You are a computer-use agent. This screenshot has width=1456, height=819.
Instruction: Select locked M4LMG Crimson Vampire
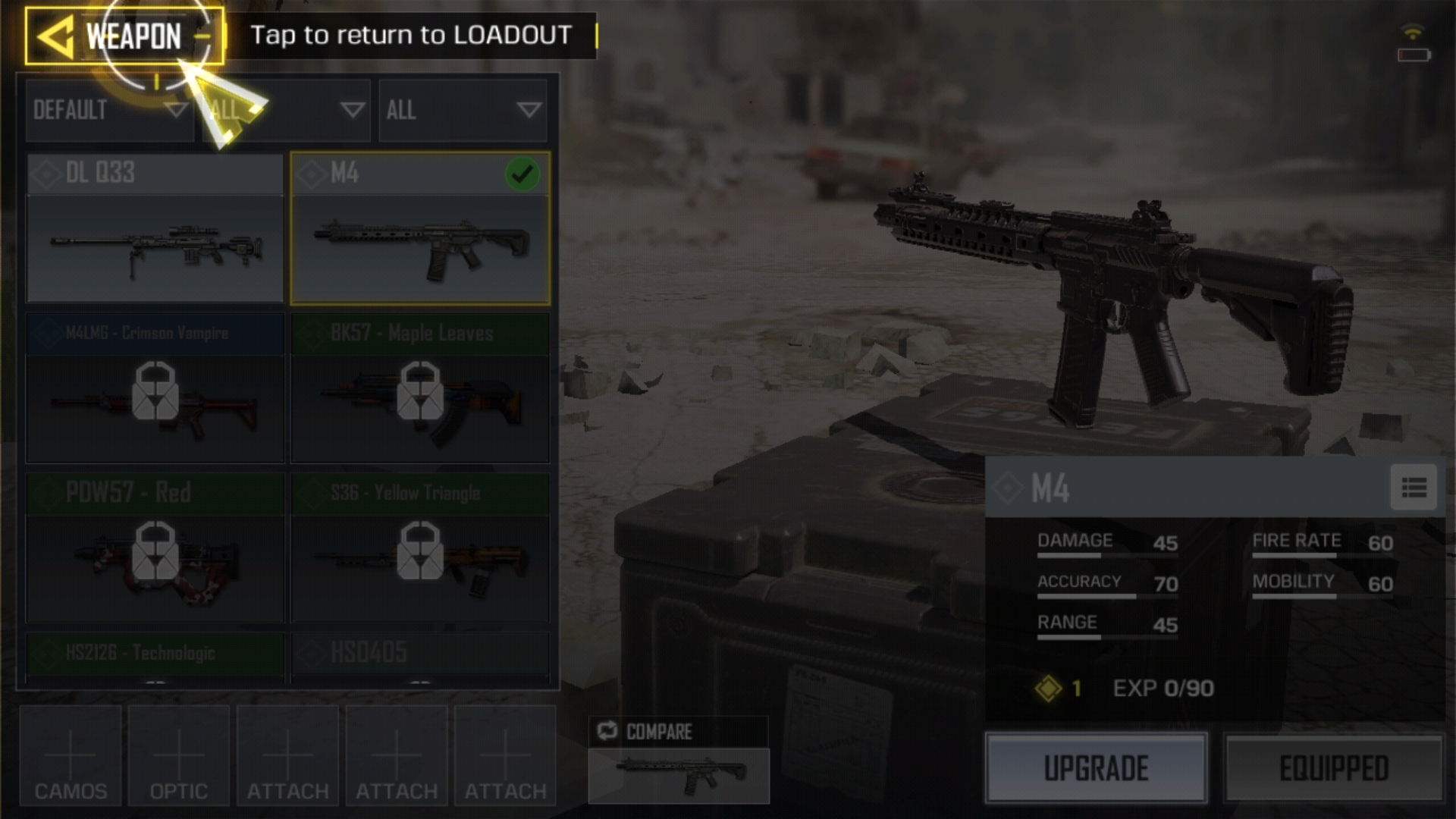tap(155, 388)
